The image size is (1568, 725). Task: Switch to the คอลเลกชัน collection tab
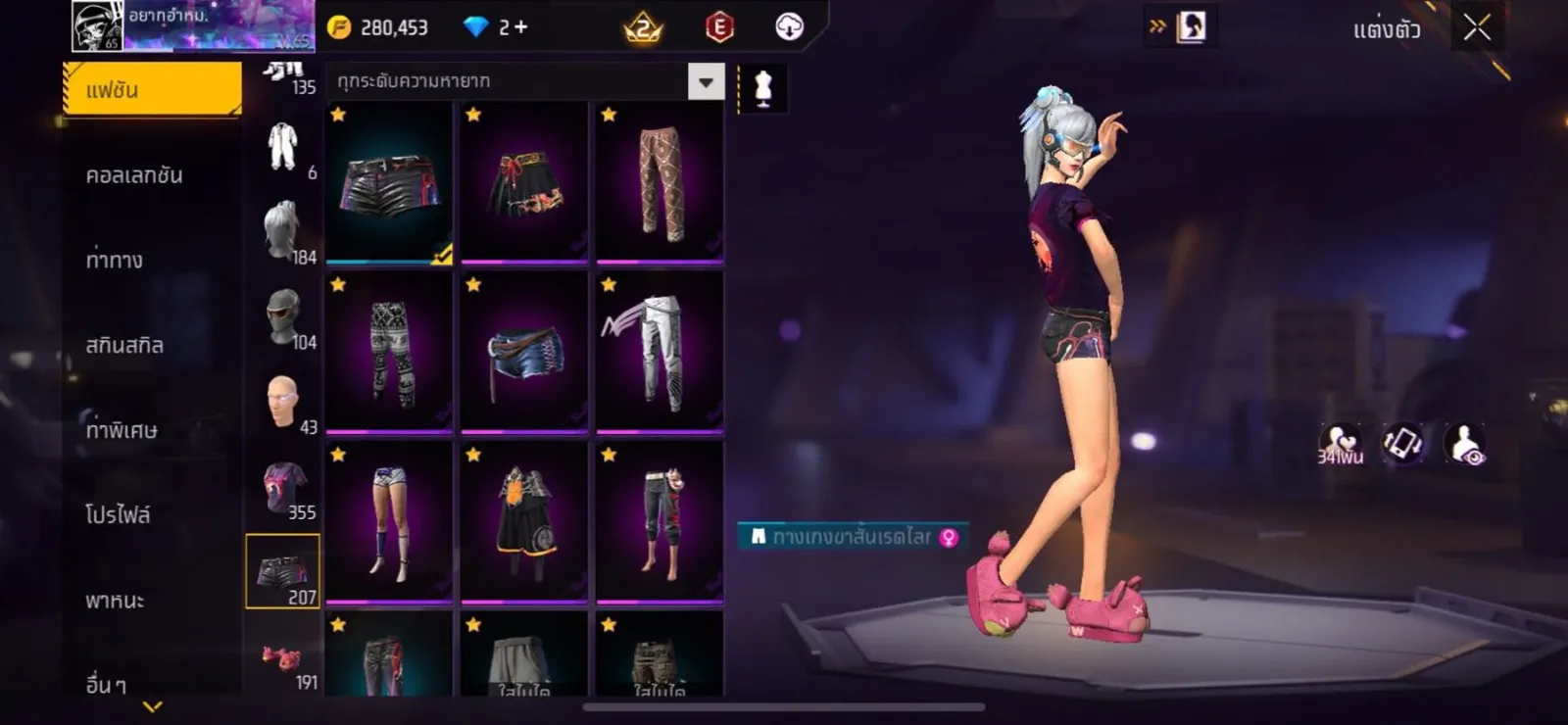click(134, 175)
